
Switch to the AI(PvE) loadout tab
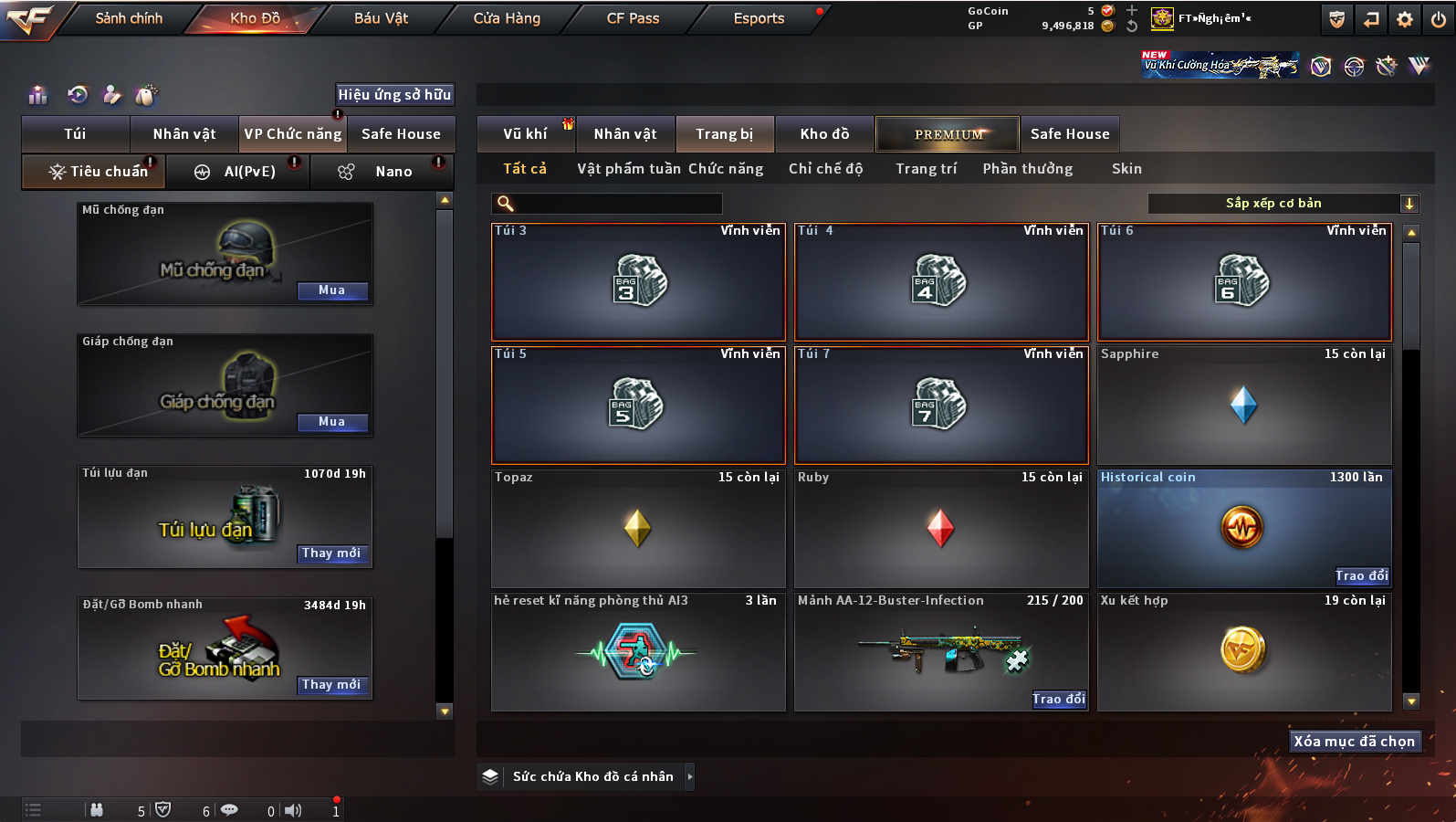[248, 172]
